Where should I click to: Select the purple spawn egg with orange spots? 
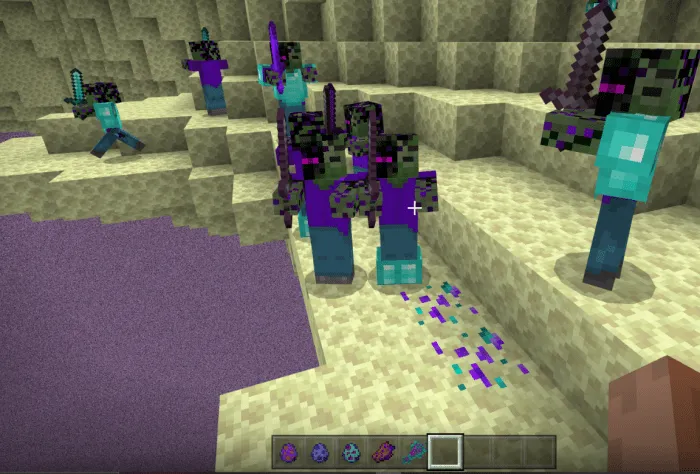point(288,451)
